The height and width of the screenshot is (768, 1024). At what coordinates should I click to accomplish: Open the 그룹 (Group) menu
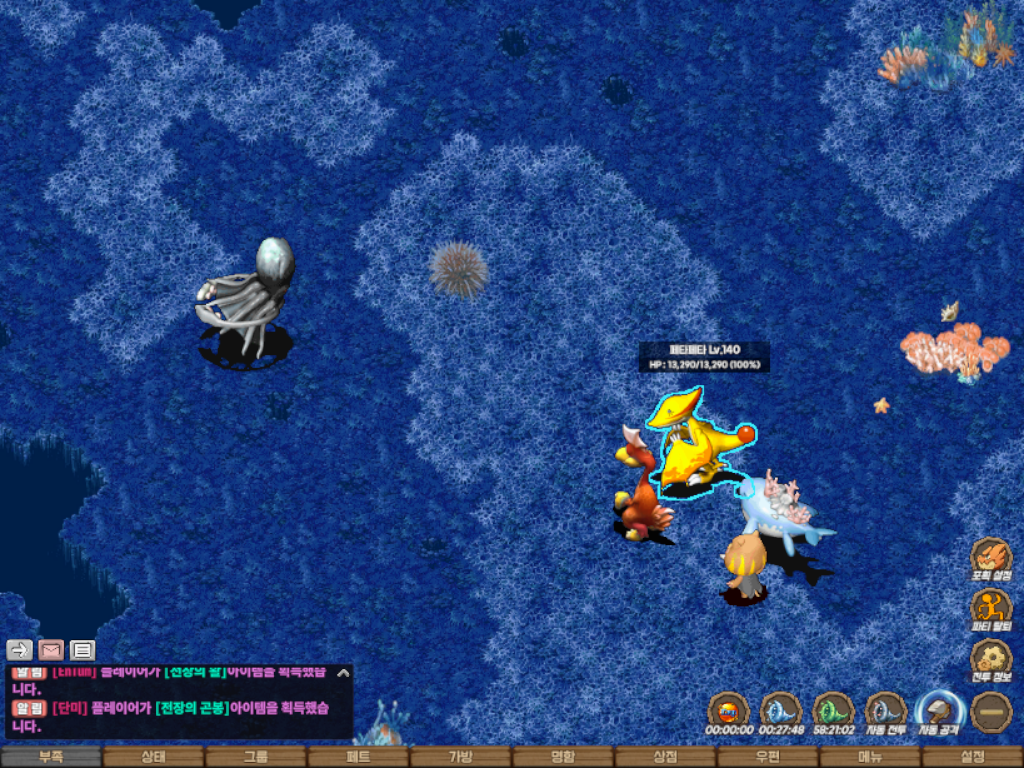pyautogui.click(x=256, y=757)
